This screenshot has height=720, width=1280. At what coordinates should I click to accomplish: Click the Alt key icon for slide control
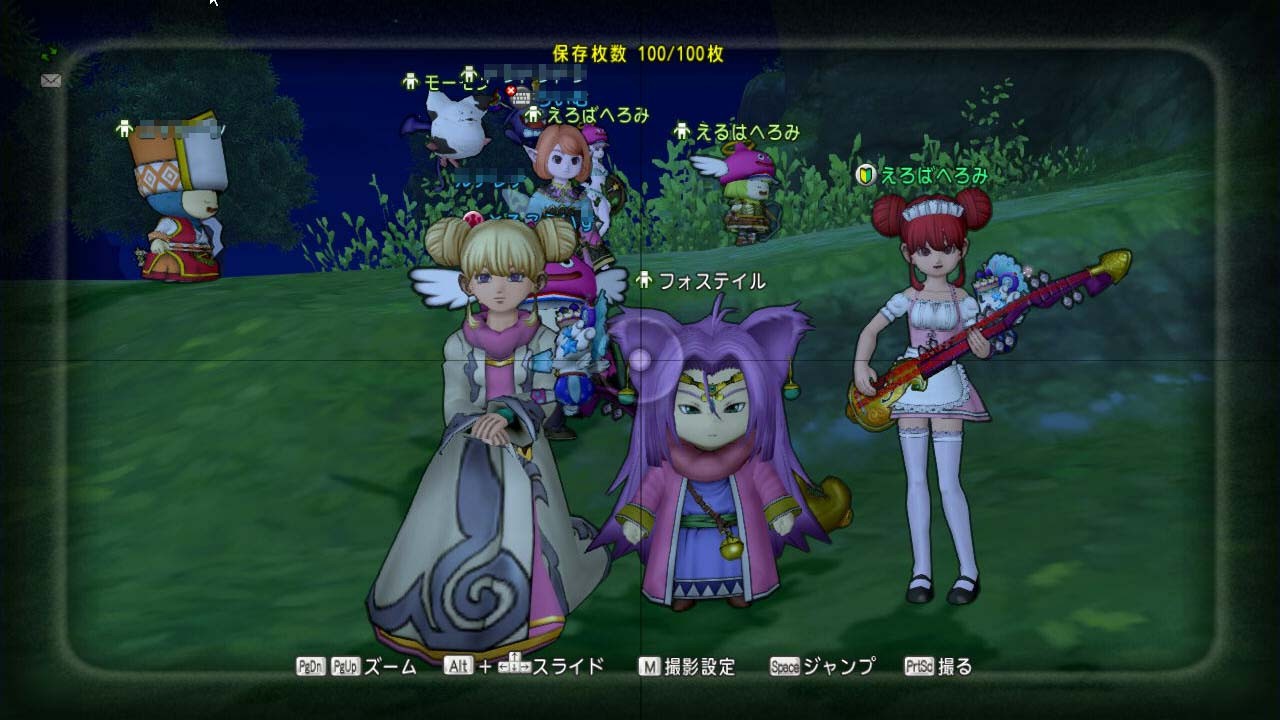[460, 666]
